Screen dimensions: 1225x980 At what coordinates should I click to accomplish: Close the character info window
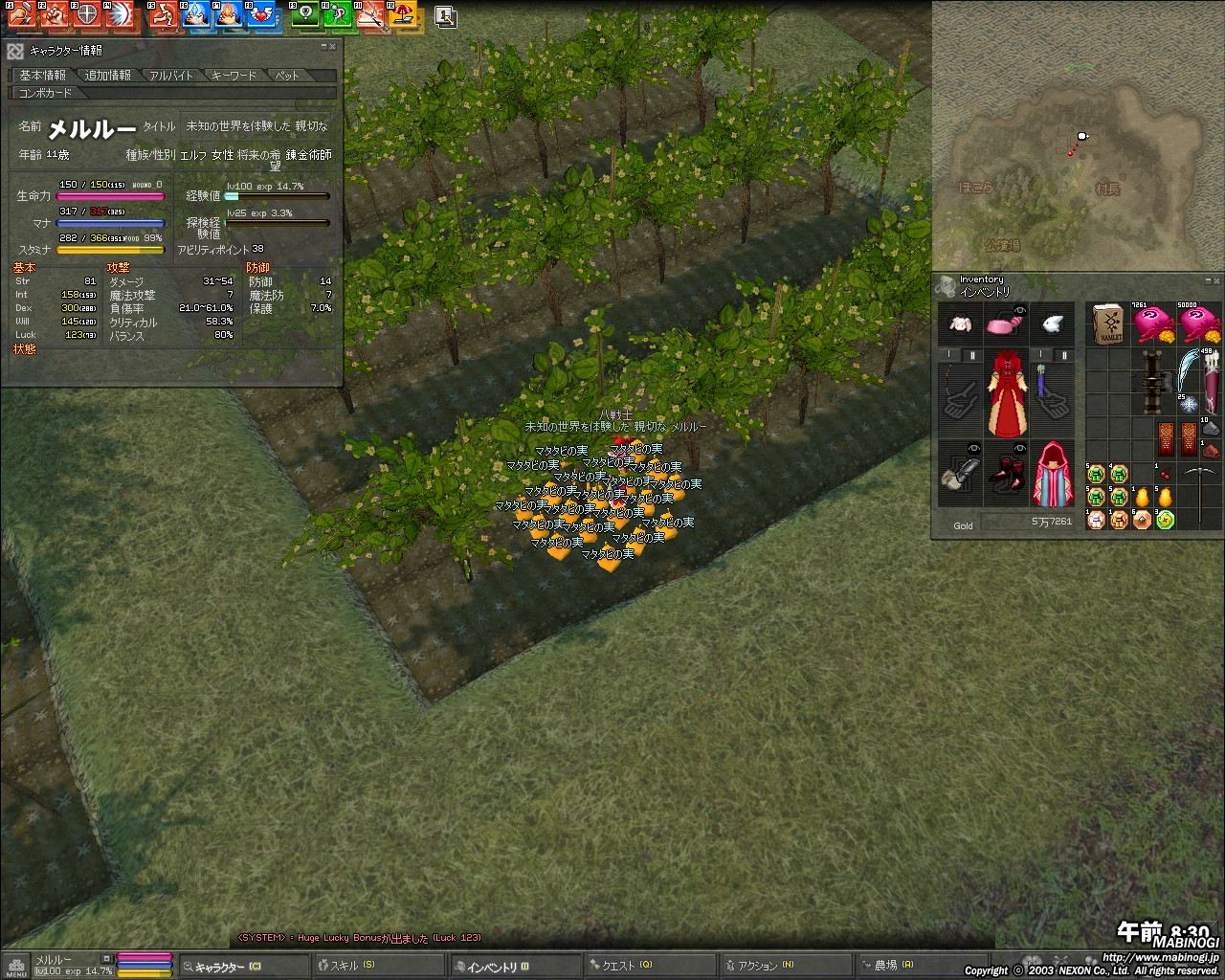click(x=333, y=46)
